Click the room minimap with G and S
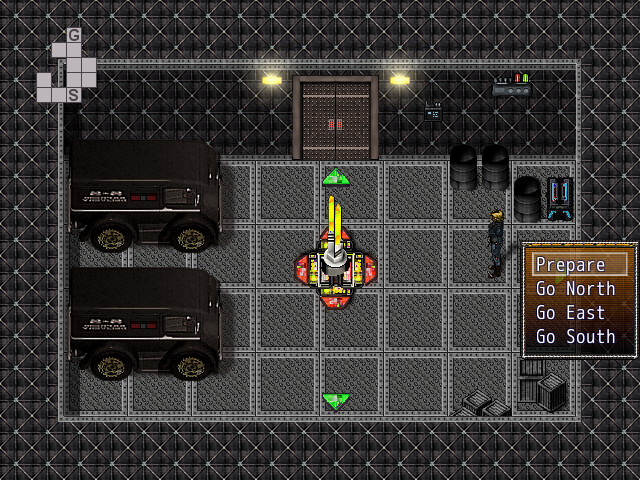Screen dimensions: 640x480 tap(67, 66)
